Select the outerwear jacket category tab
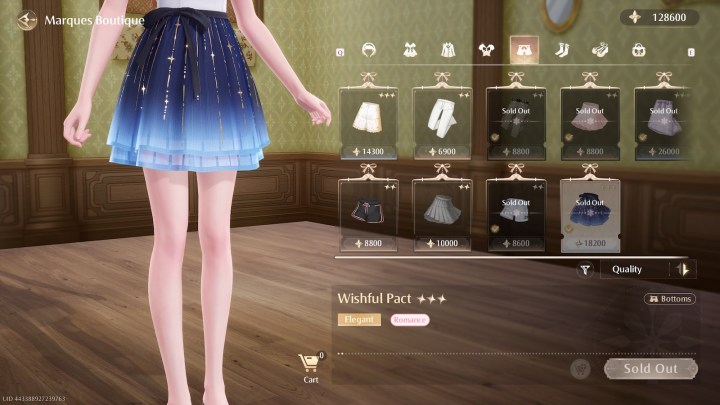The image size is (720, 405). (x=448, y=49)
